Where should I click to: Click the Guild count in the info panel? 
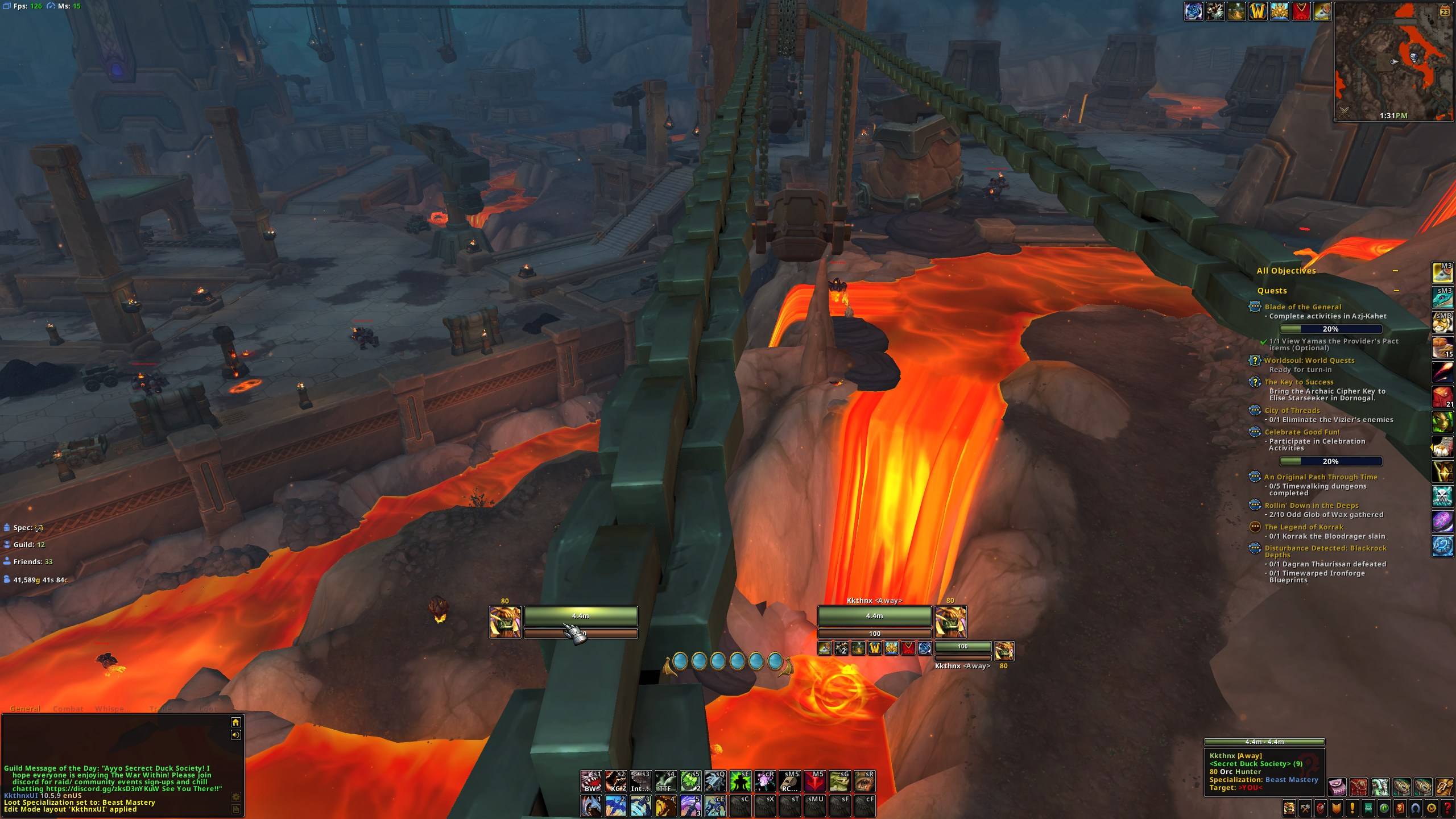point(28,545)
